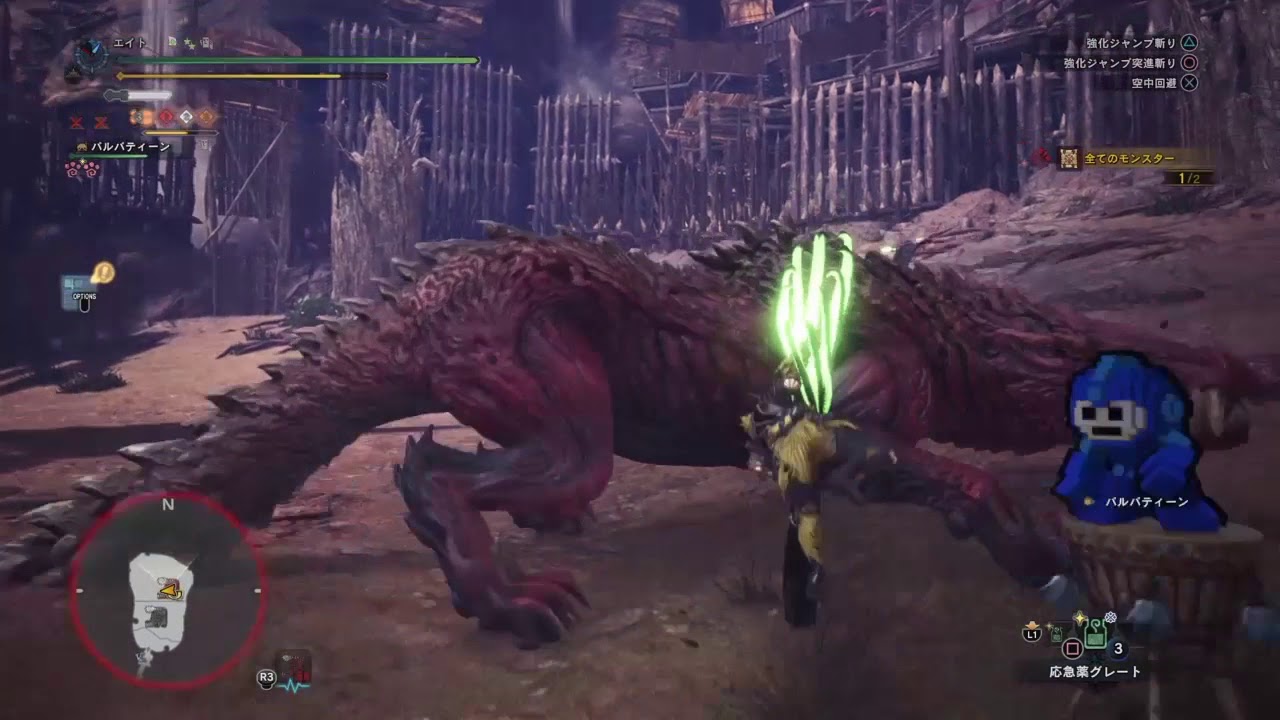Select the first-aid med 応急薬グレート item icon
The image size is (1280, 720).
tap(1096, 633)
